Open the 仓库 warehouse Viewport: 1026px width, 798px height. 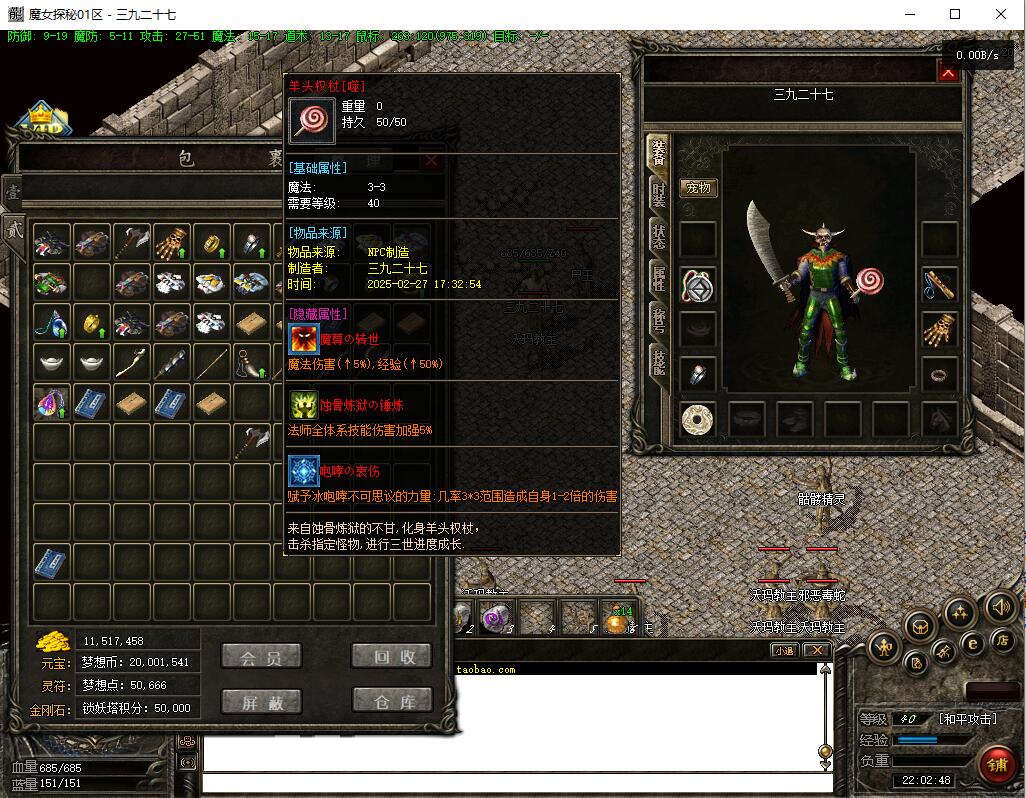click(391, 701)
